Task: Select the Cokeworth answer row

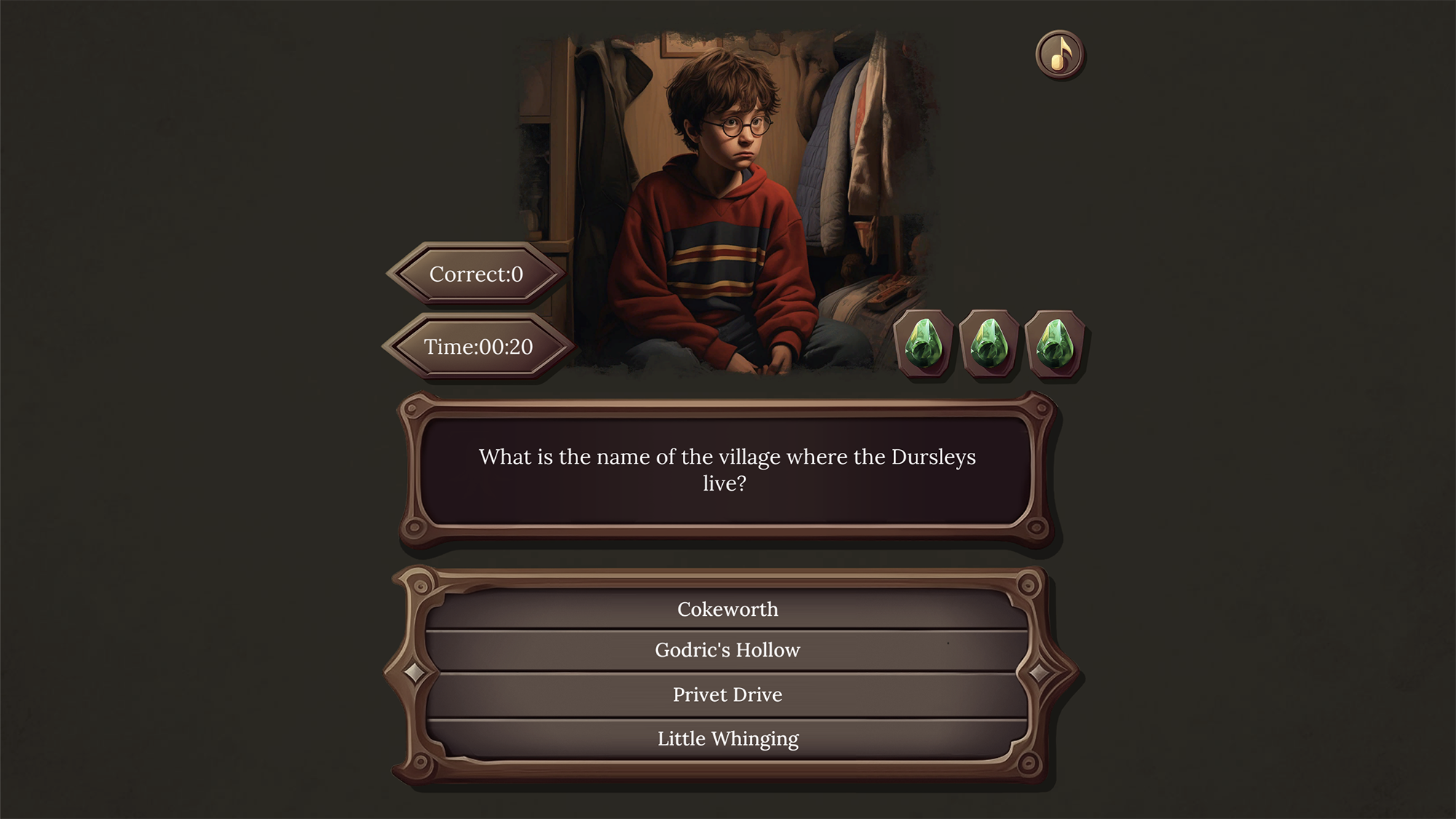Action: pos(728,609)
